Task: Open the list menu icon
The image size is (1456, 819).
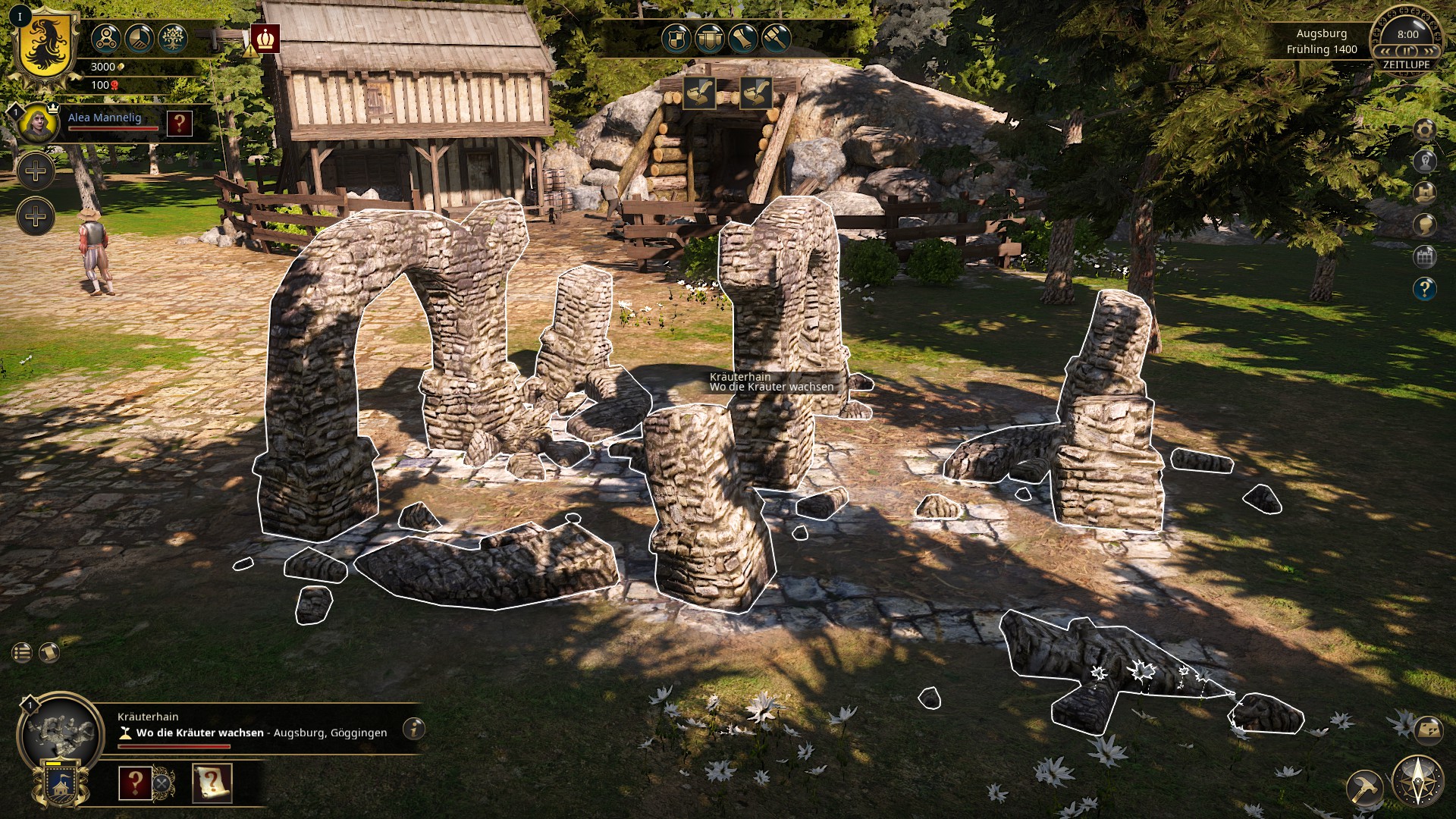Action: coord(22,652)
